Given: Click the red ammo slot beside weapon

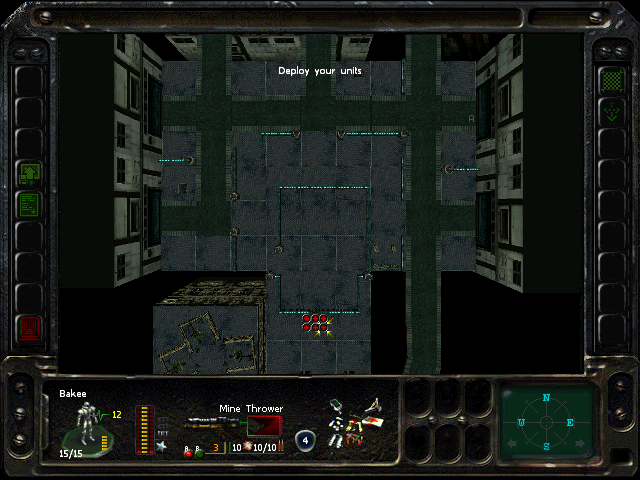Looking at the screenshot, I should pos(263,424).
